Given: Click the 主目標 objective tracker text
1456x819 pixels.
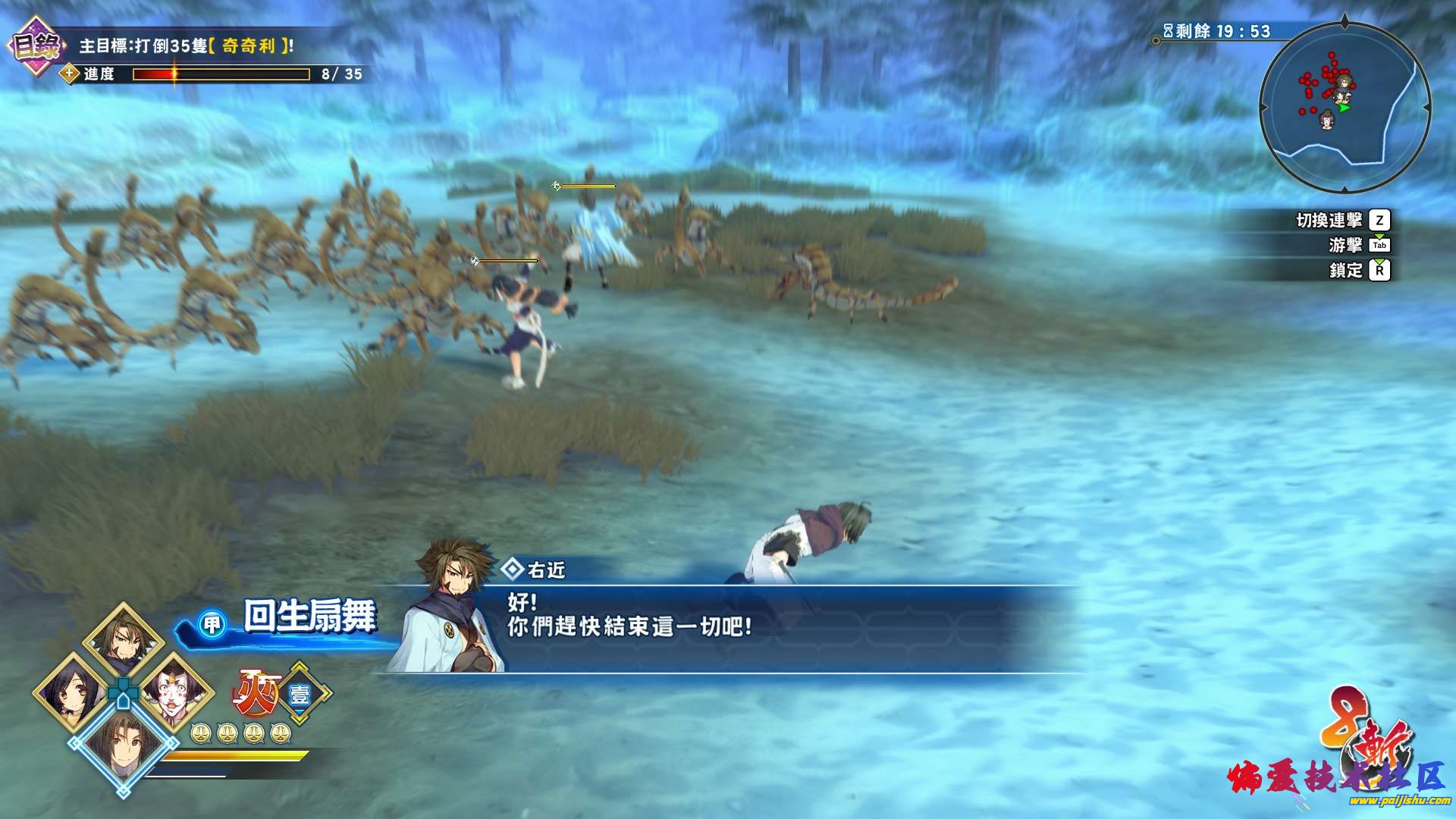Looking at the screenshot, I should 186,46.
